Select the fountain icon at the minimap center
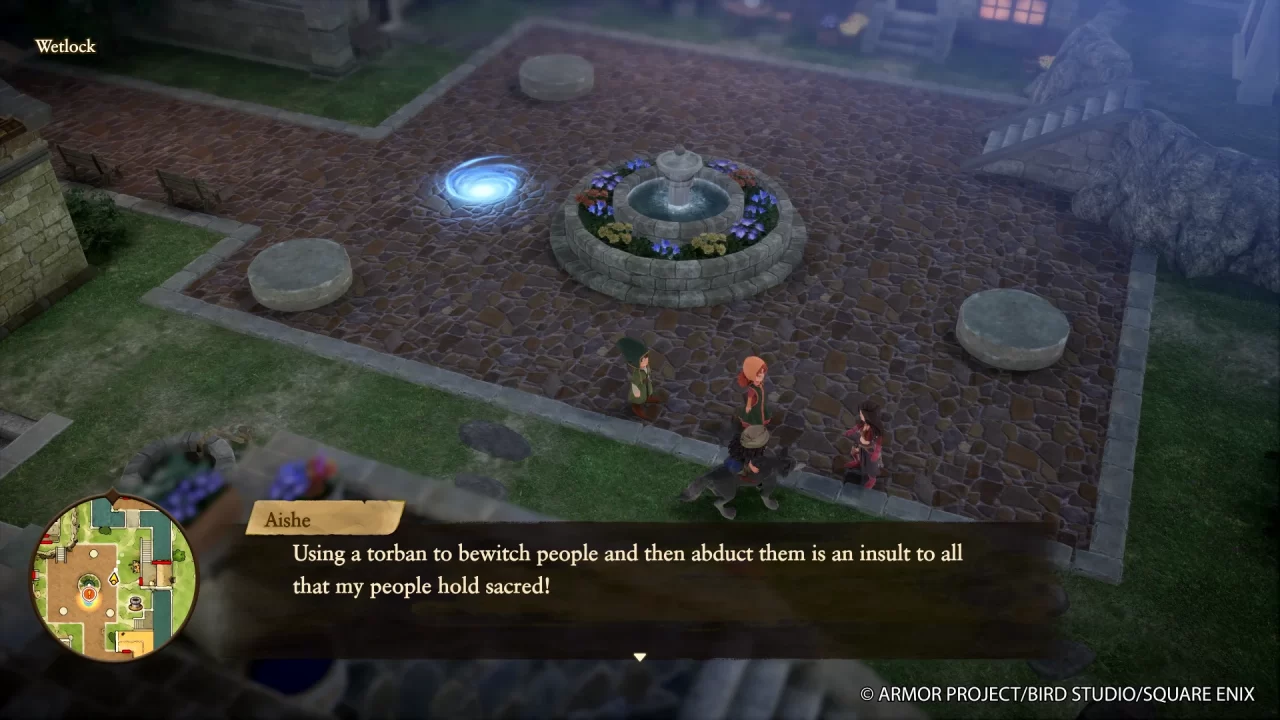Screen dimensions: 1280x720 89,582
